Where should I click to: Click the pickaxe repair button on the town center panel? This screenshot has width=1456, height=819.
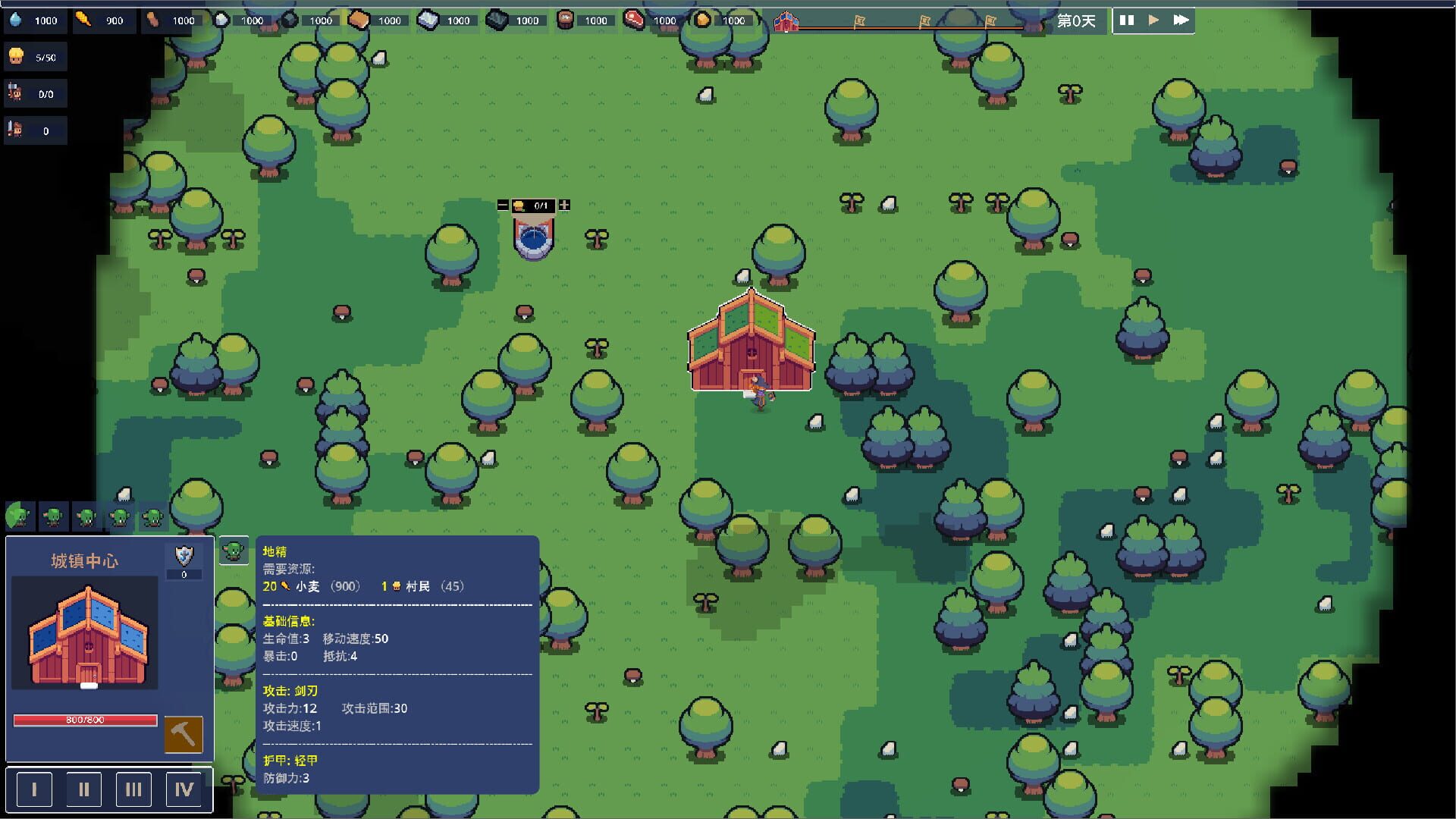[x=184, y=733]
